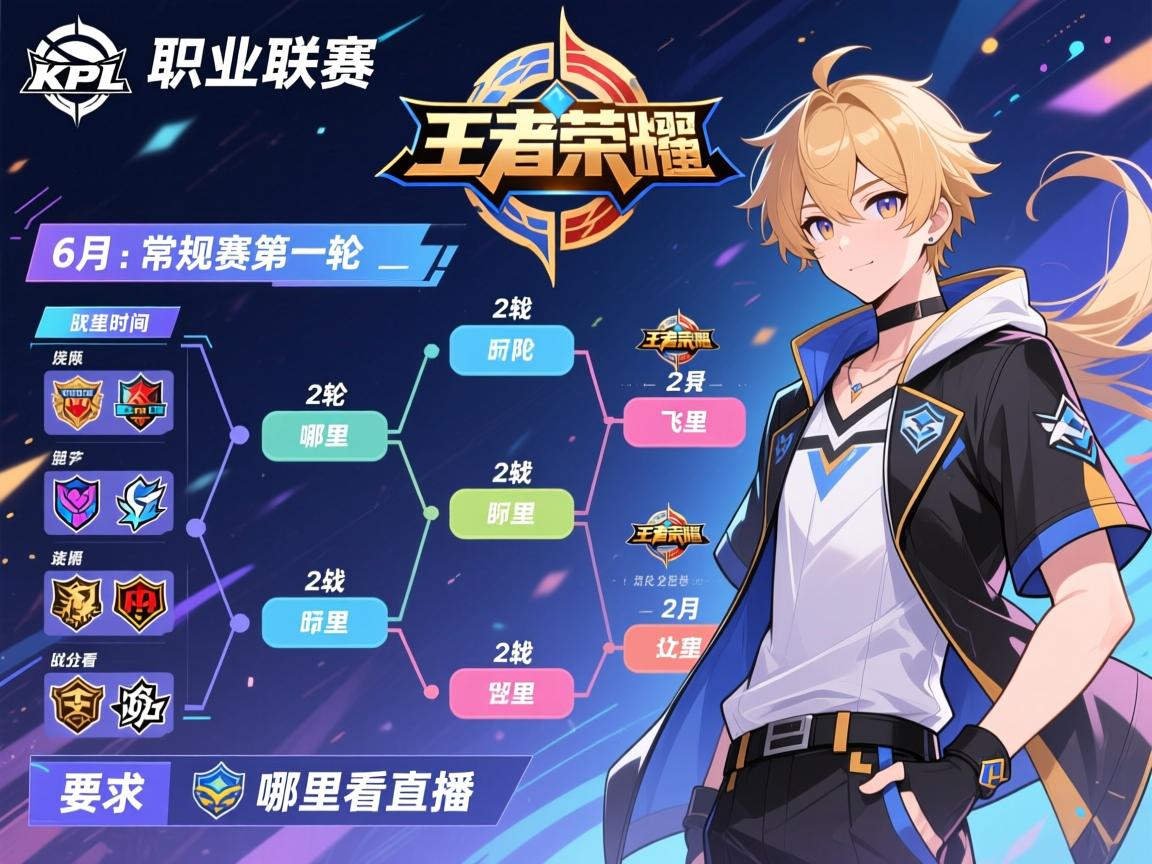The height and width of the screenshot is (864, 1152).
Task: Select the gold and red shield team logo
Action: 79,402
